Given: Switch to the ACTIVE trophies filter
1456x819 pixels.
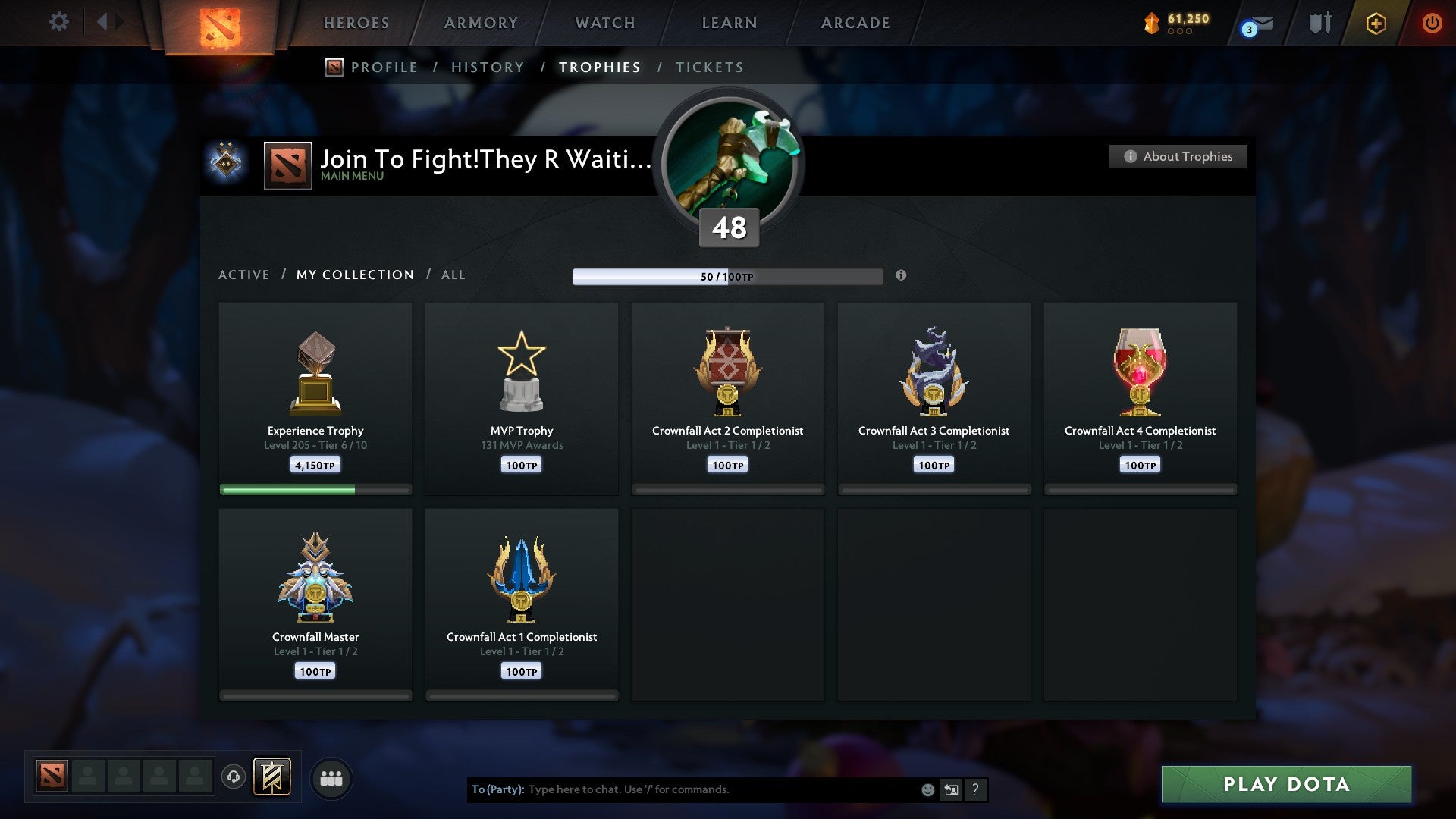Looking at the screenshot, I should 244,275.
